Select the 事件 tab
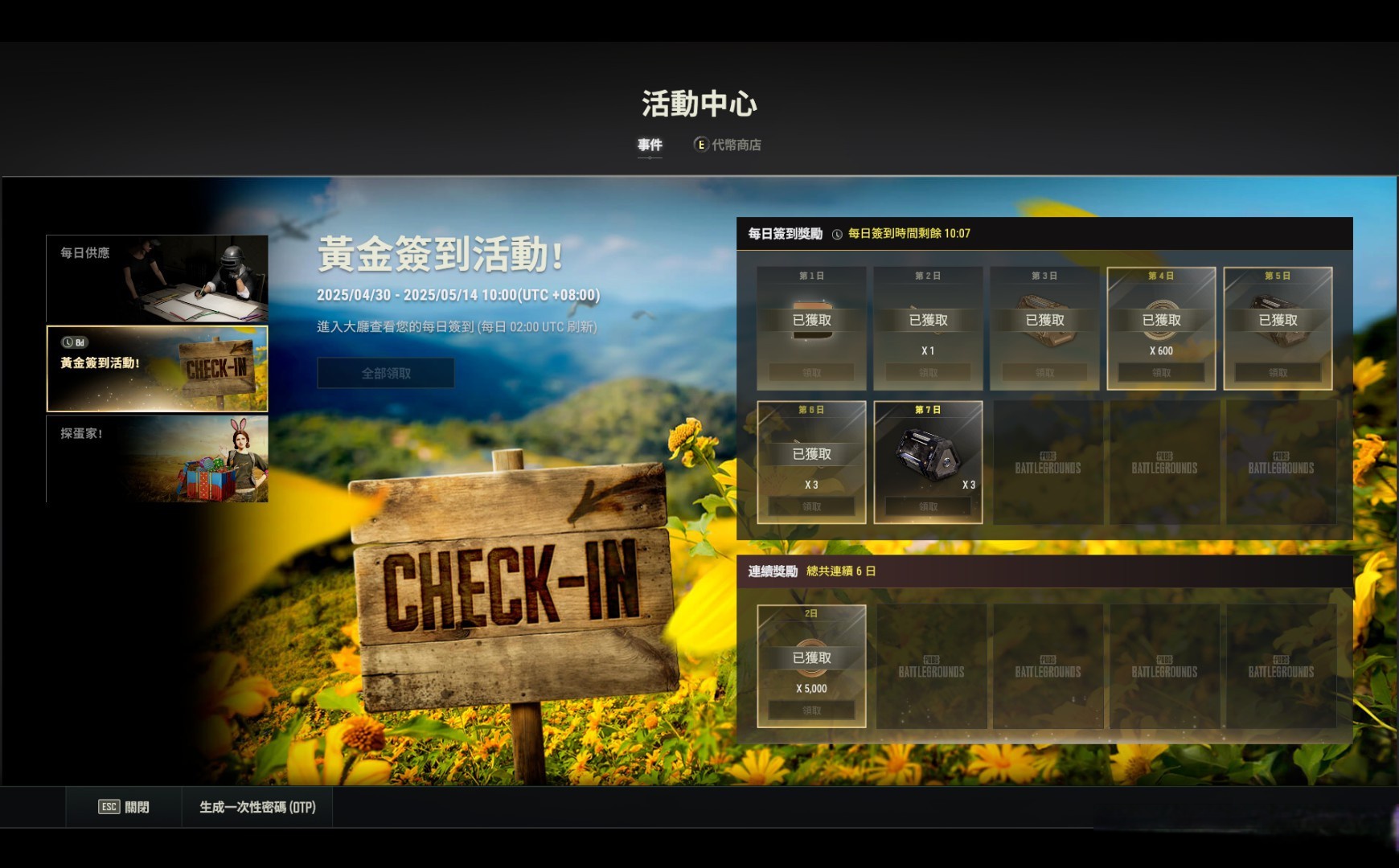Viewport: 1399px width, 868px height. (648, 145)
